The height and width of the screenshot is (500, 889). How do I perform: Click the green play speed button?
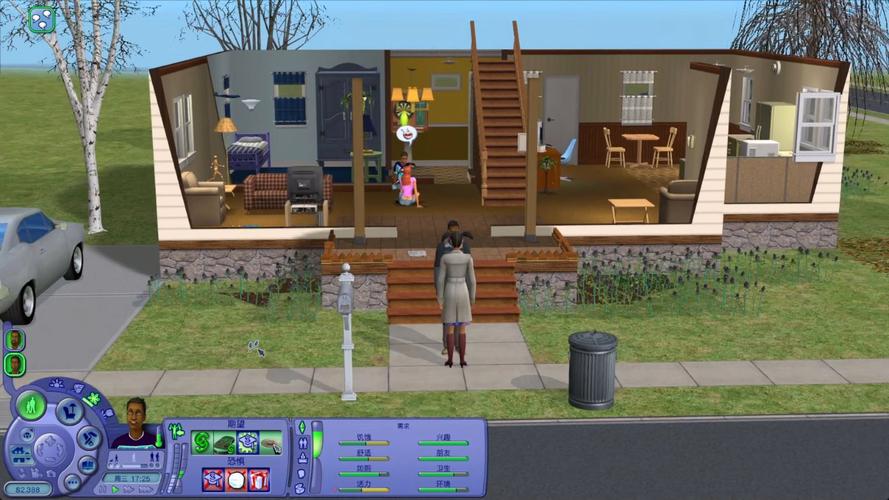117,490
